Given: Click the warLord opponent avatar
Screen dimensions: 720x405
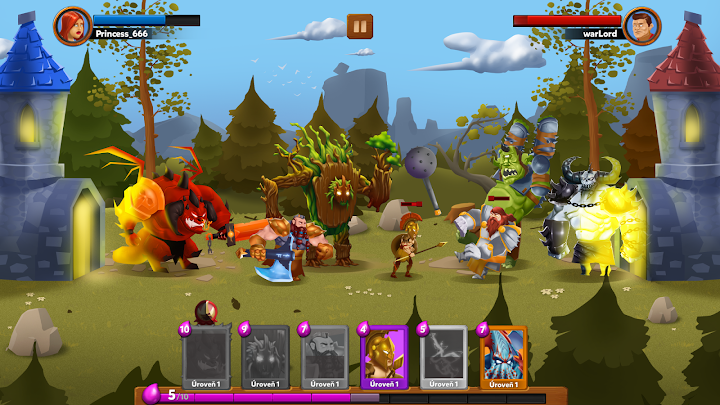Looking at the screenshot, I should [641, 25].
